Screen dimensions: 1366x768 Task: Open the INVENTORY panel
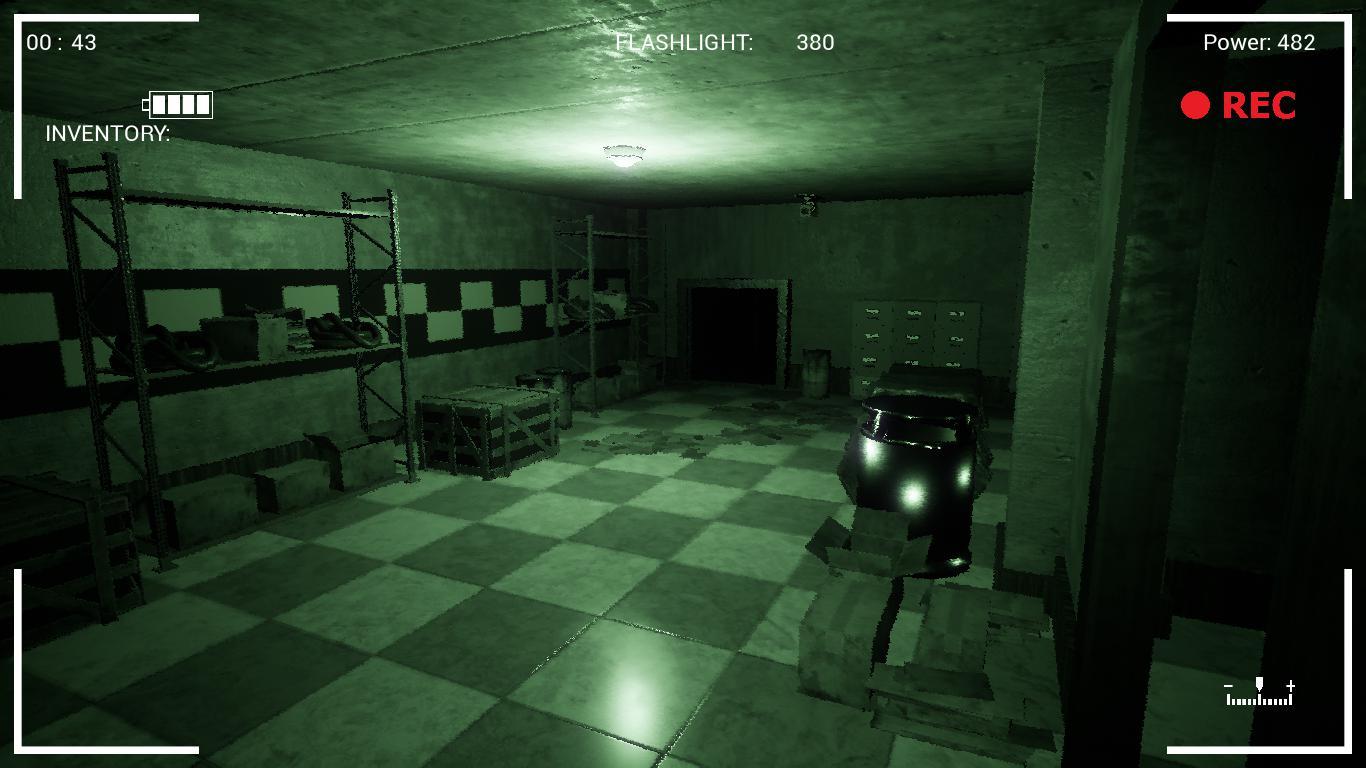(106, 131)
